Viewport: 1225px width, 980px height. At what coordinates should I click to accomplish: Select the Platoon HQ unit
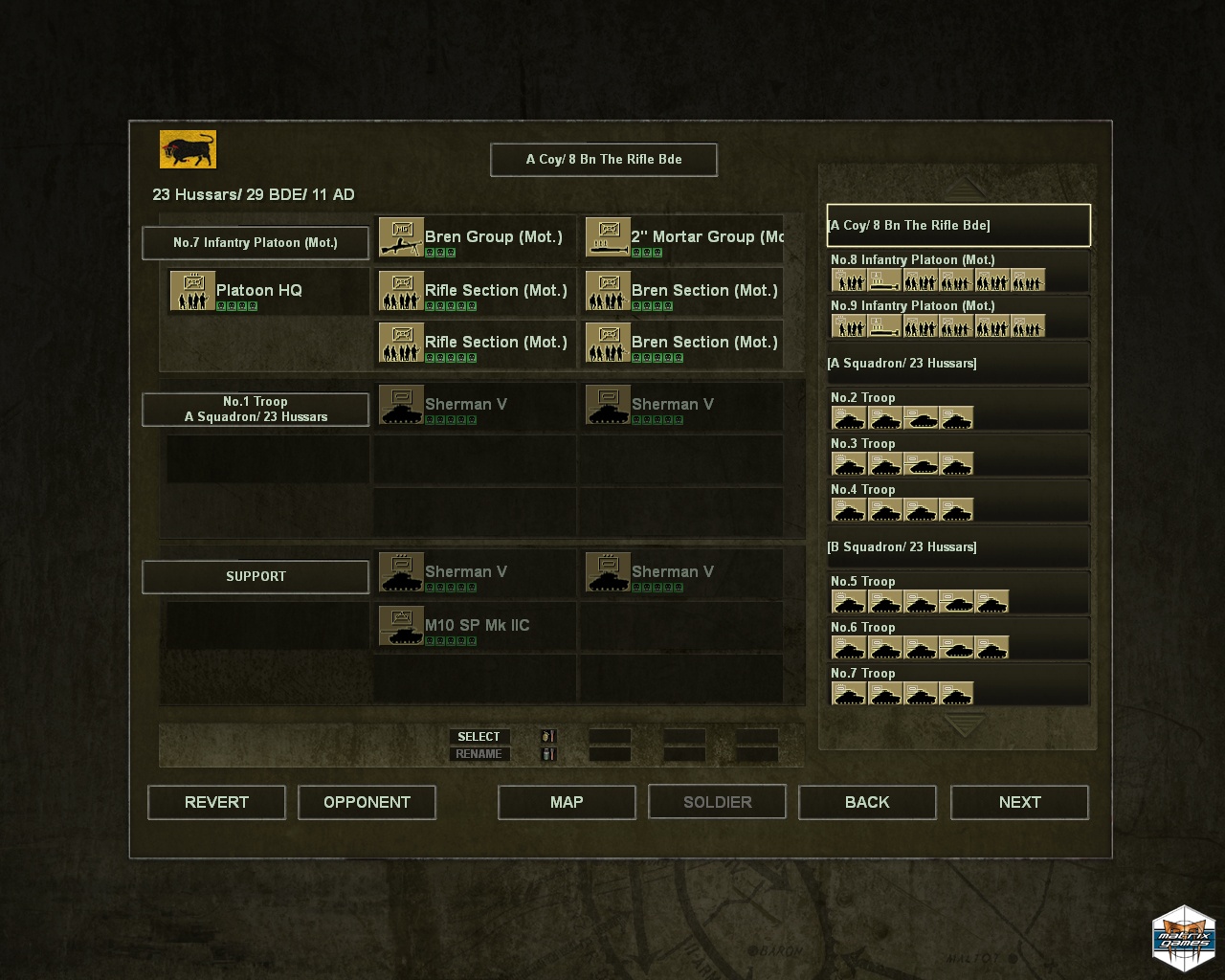(258, 291)
